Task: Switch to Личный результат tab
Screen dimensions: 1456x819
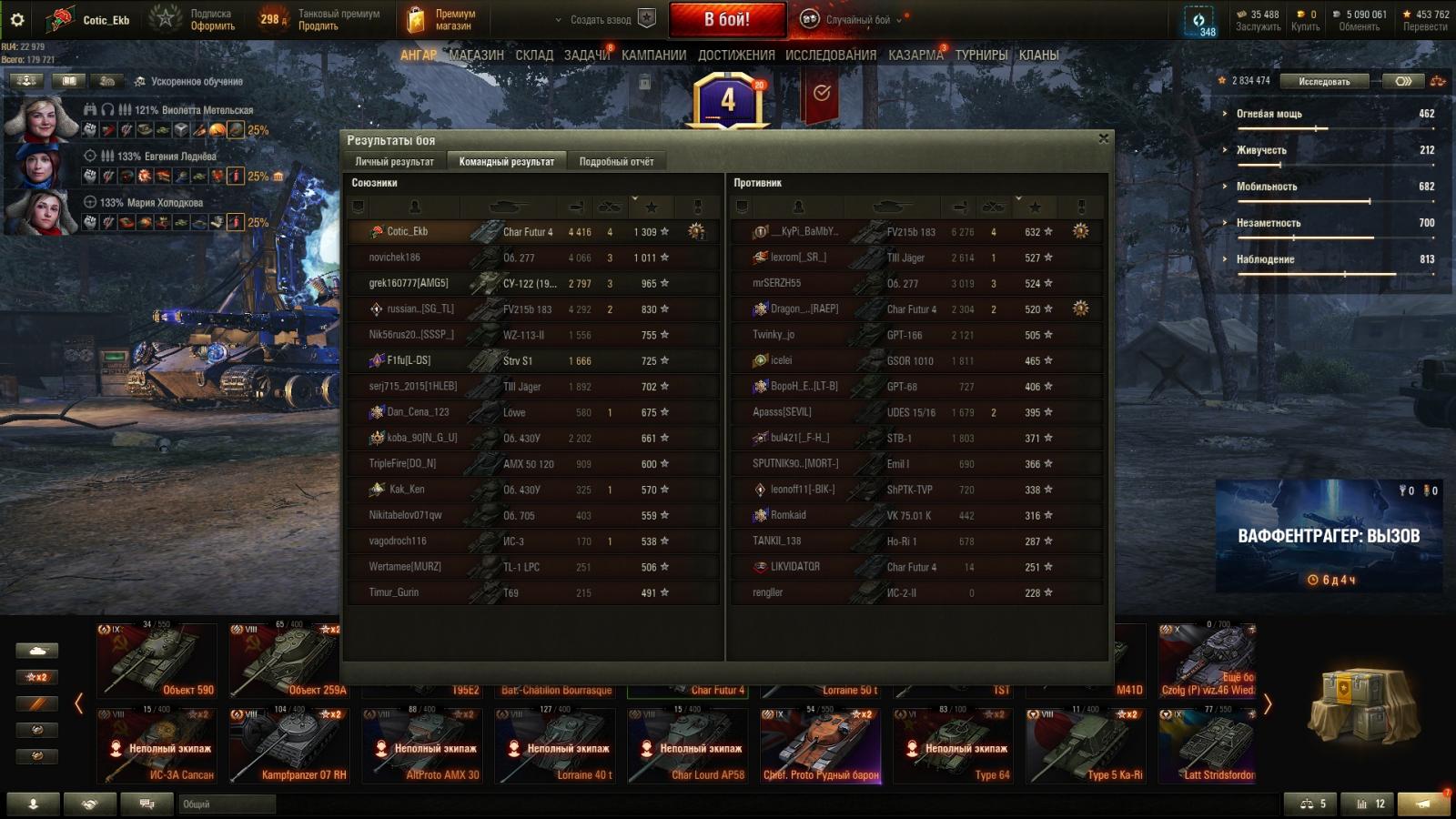Action: (x=394, y=161)
